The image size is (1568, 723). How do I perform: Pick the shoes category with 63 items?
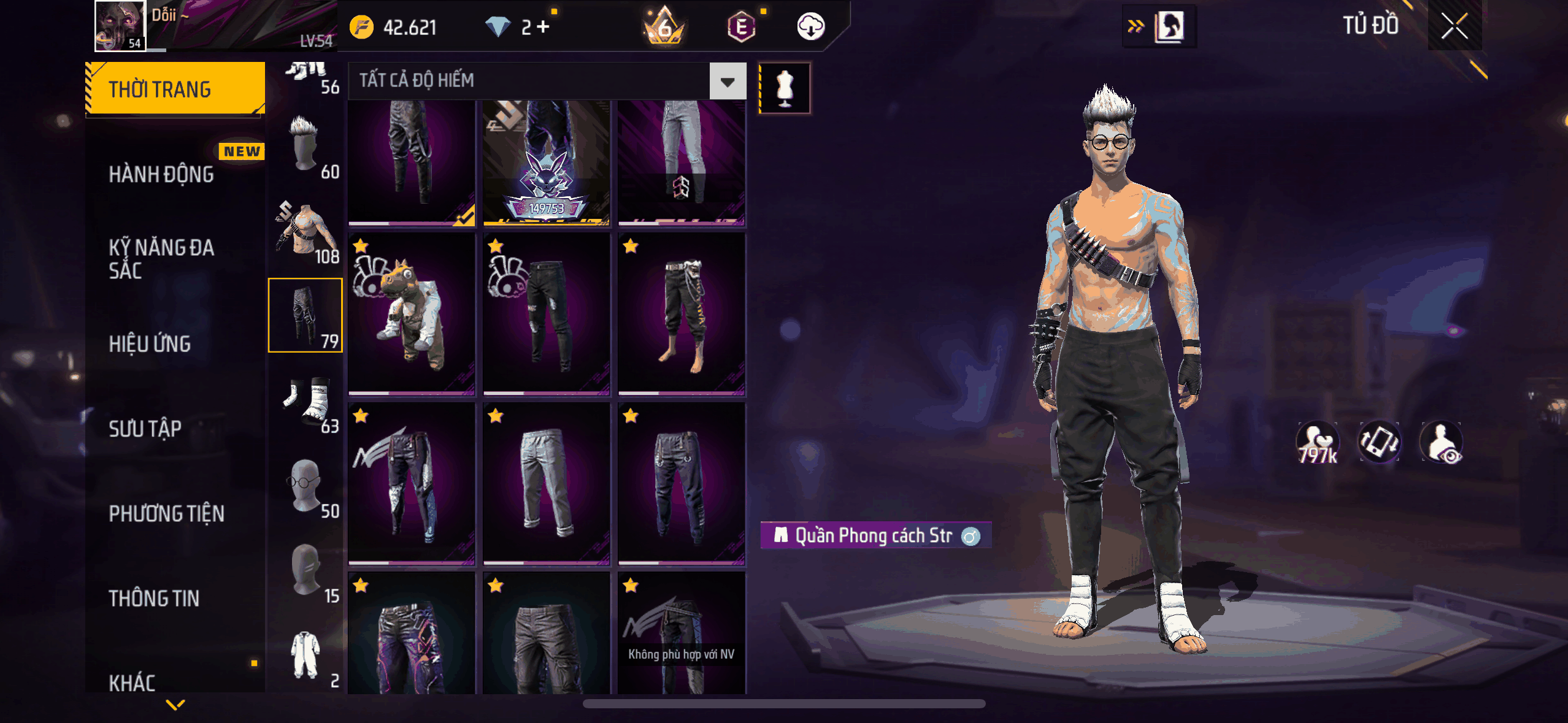coord(306,400)
